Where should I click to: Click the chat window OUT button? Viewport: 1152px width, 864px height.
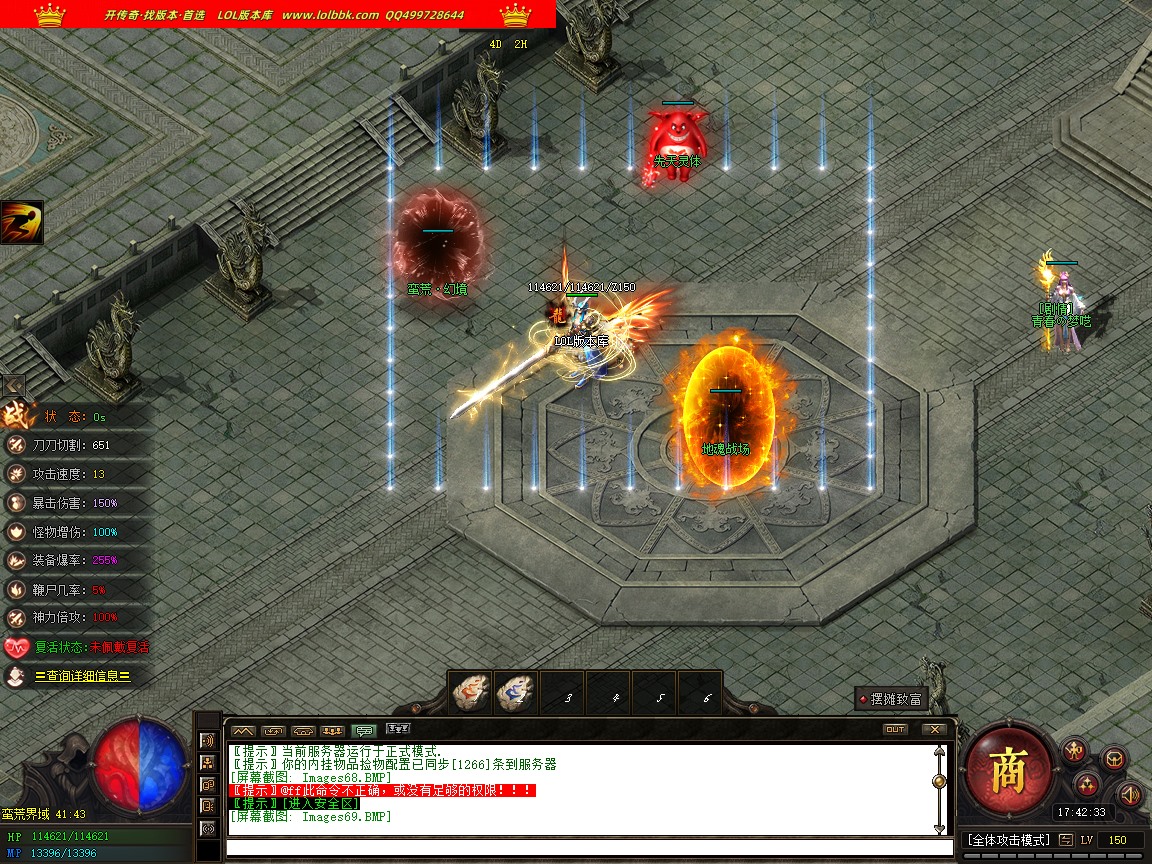(895, 729)
